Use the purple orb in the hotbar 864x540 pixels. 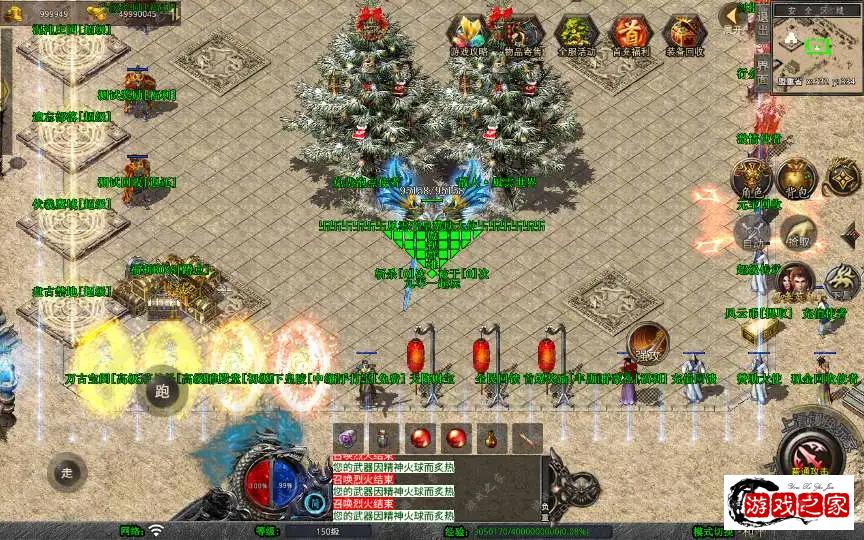coord(346,437)
